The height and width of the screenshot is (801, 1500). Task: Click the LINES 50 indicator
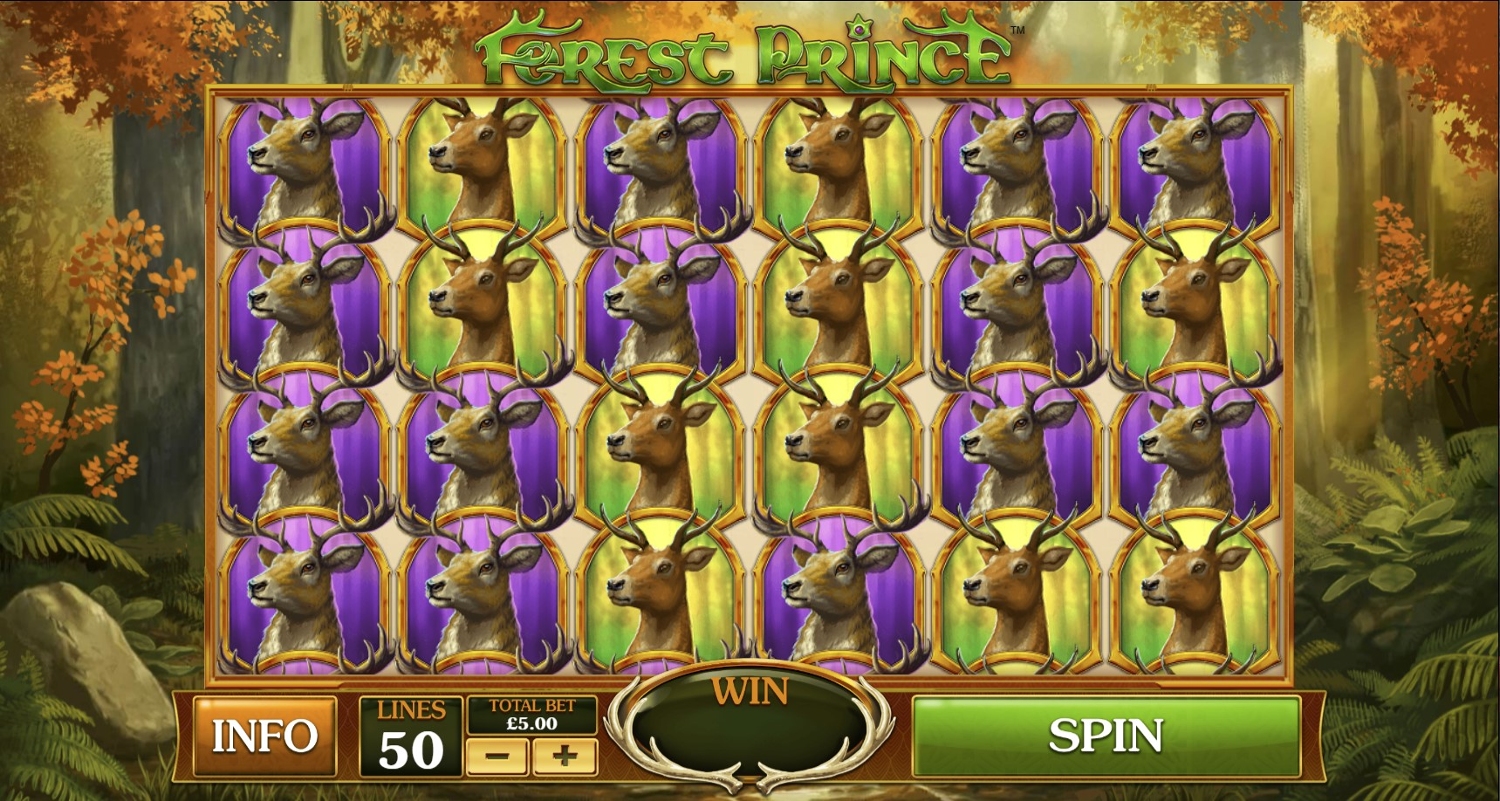pos(411,737)
